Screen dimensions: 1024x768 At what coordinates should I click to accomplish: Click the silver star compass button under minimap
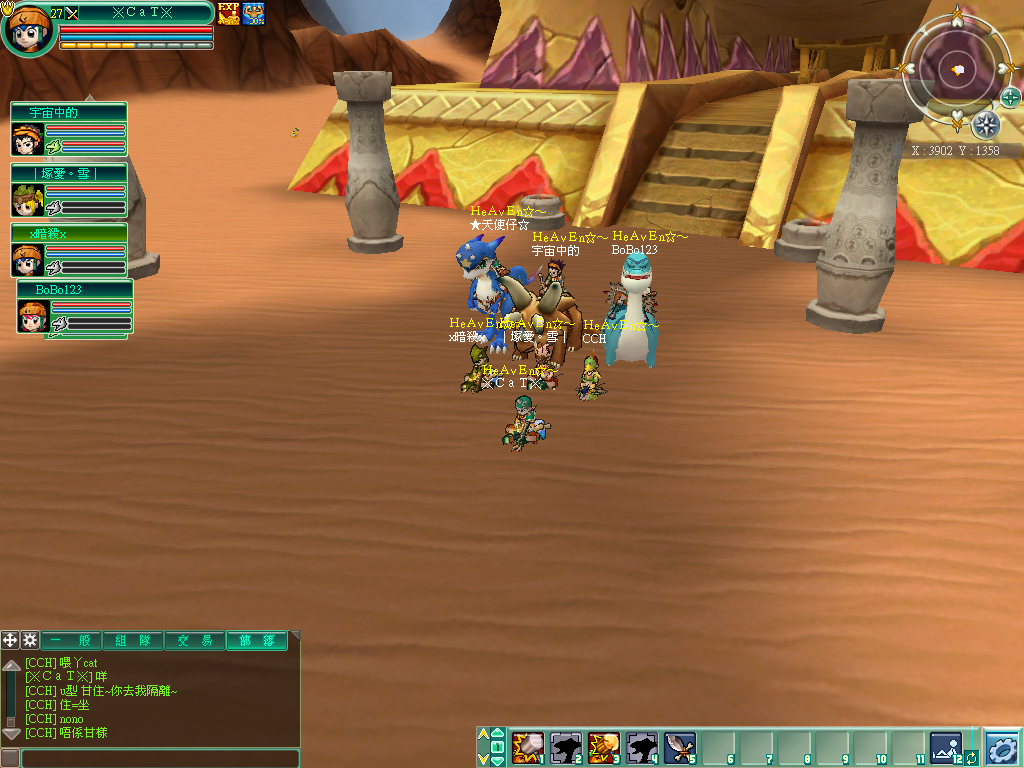pyautogui.click(x=986, y=125)
